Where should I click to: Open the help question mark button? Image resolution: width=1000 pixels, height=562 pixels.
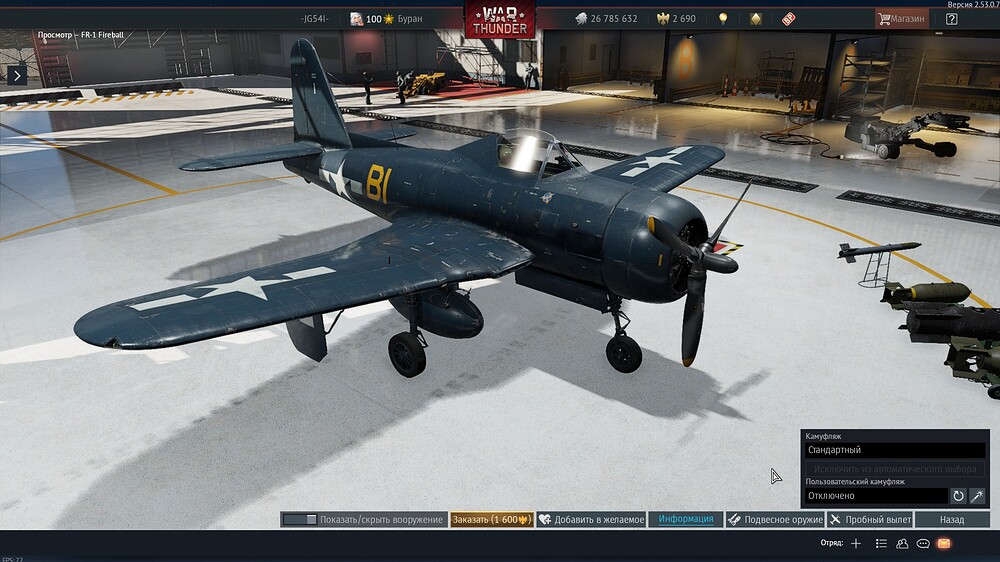[951, 18]
